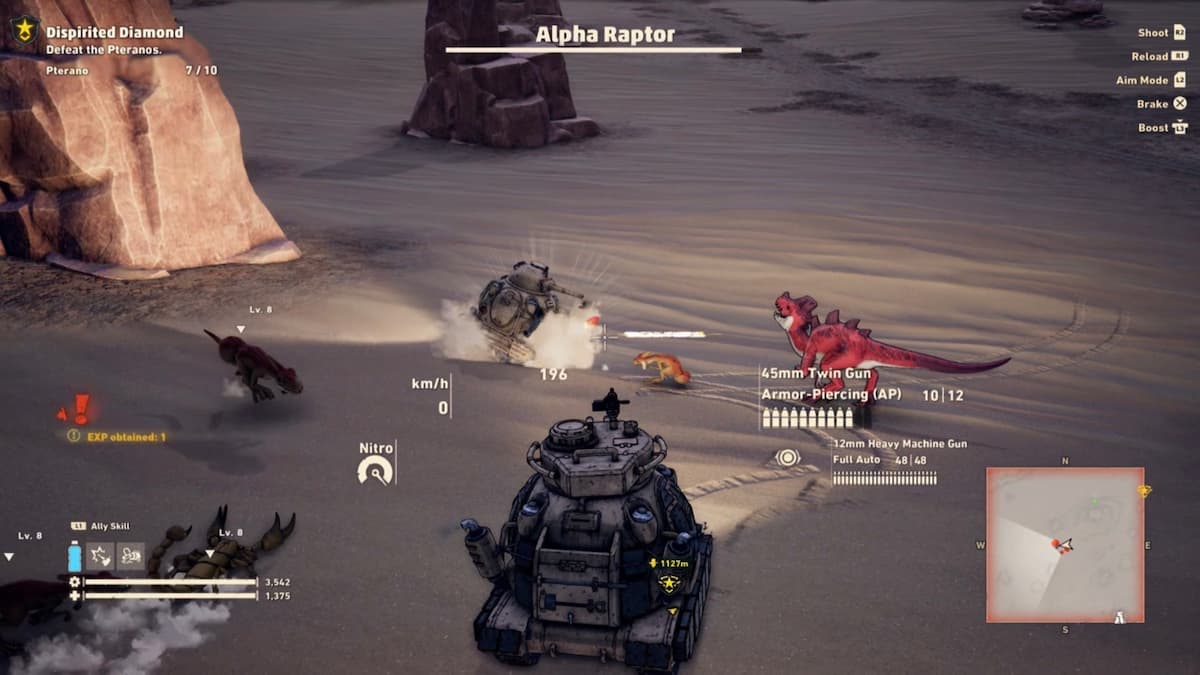Click the quest star badge icon
This screenshot has height=675, width=1200.
(24, 30)
